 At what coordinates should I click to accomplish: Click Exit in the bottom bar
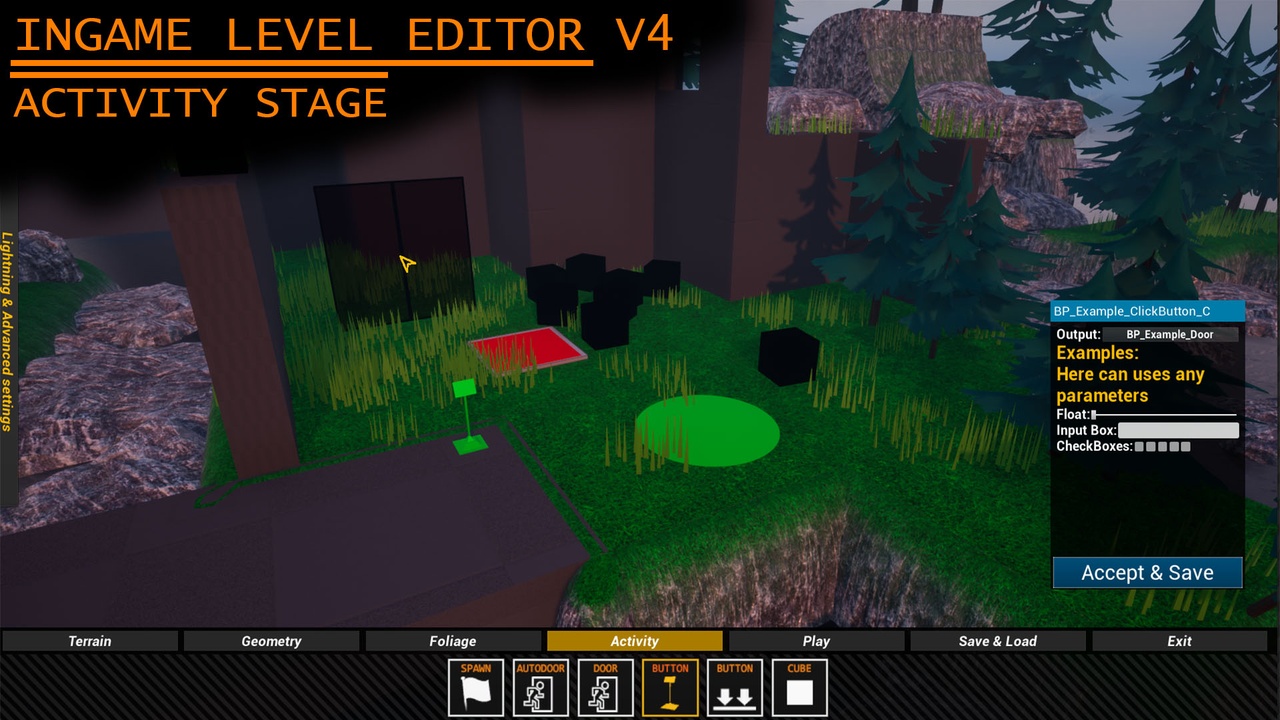1179,641
